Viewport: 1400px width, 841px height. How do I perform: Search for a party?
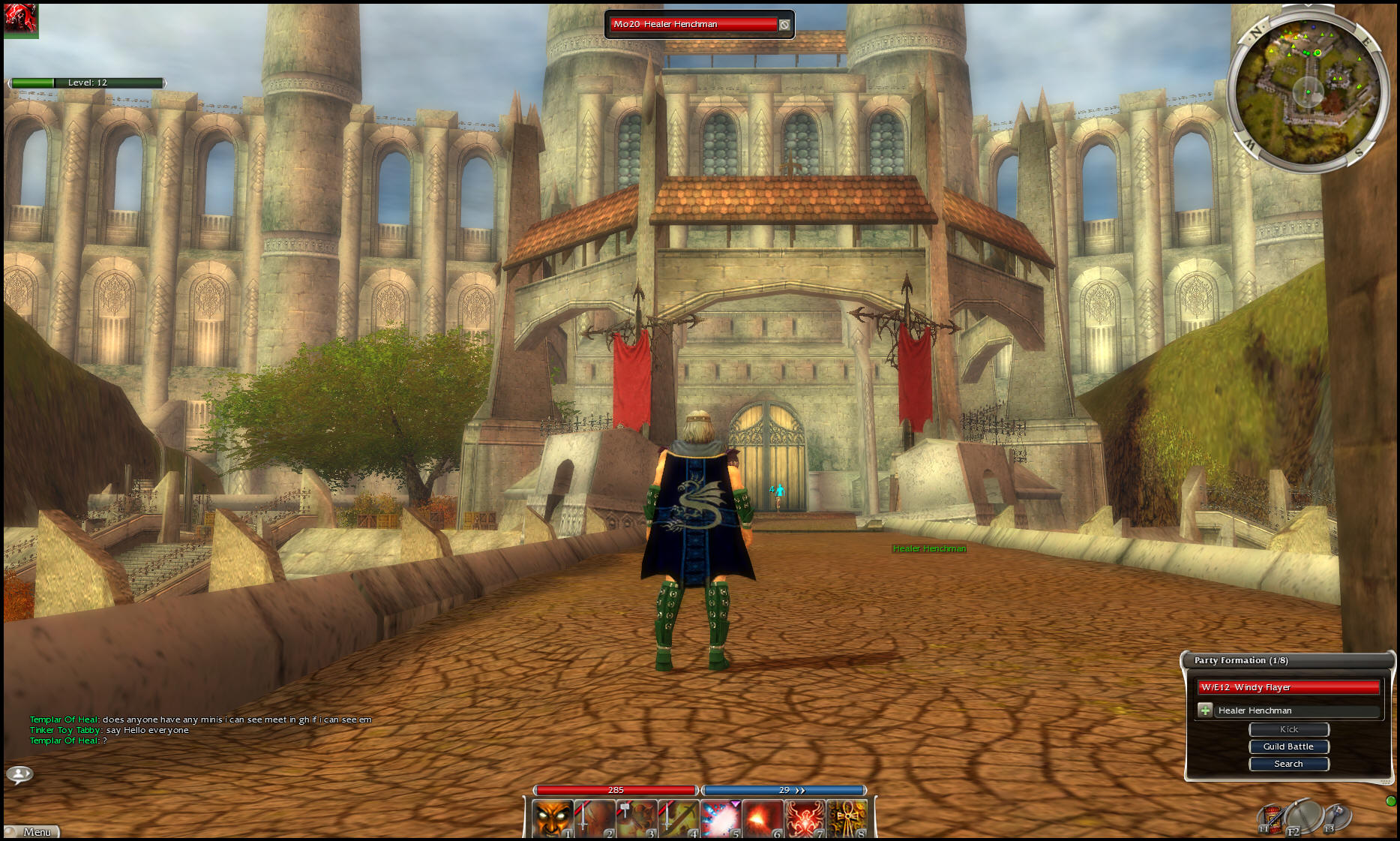(x=1288, y=764)
